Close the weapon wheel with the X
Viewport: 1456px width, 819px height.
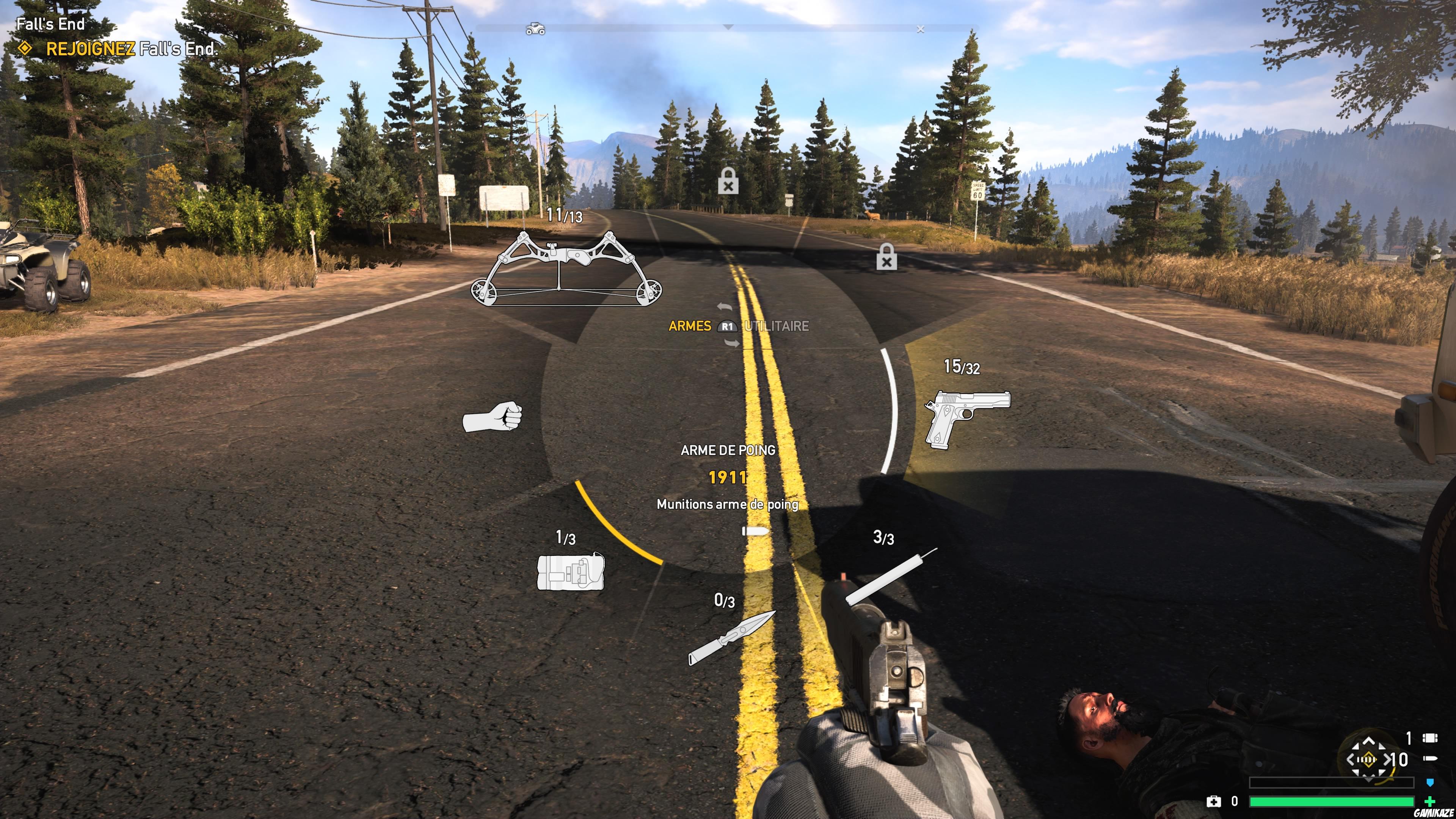point(921,29)
